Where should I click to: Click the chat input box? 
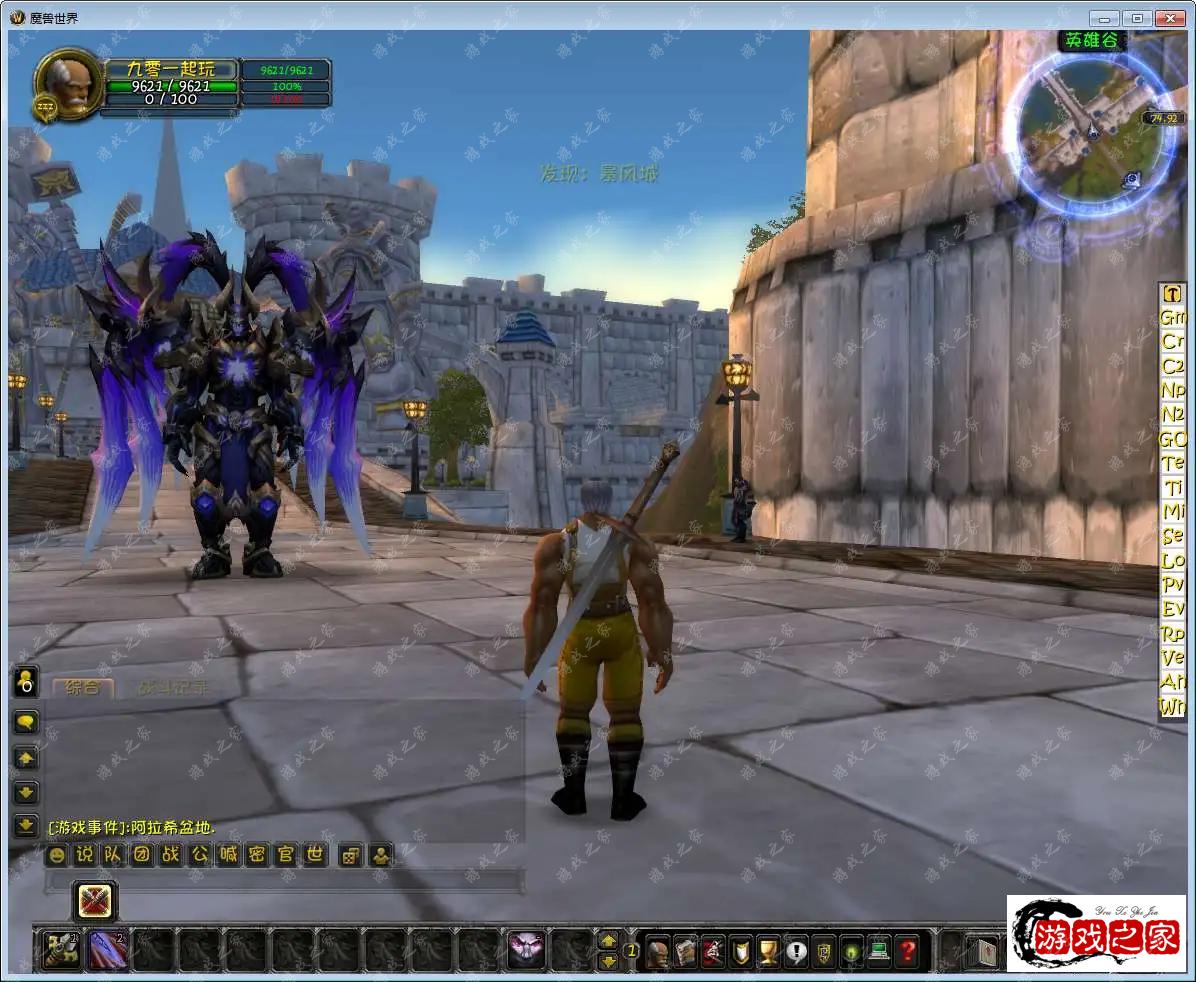point(284,881)
